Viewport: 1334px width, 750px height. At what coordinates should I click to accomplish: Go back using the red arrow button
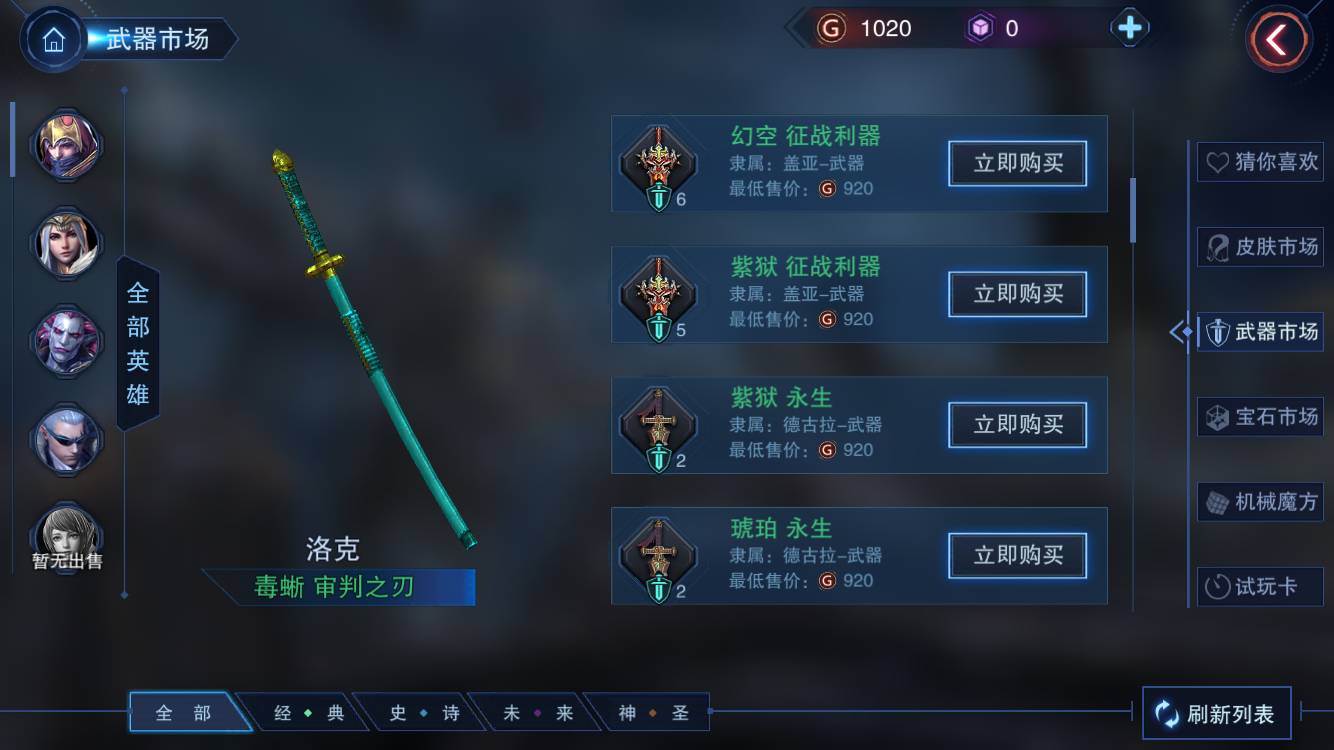[x=1277, y=40]
